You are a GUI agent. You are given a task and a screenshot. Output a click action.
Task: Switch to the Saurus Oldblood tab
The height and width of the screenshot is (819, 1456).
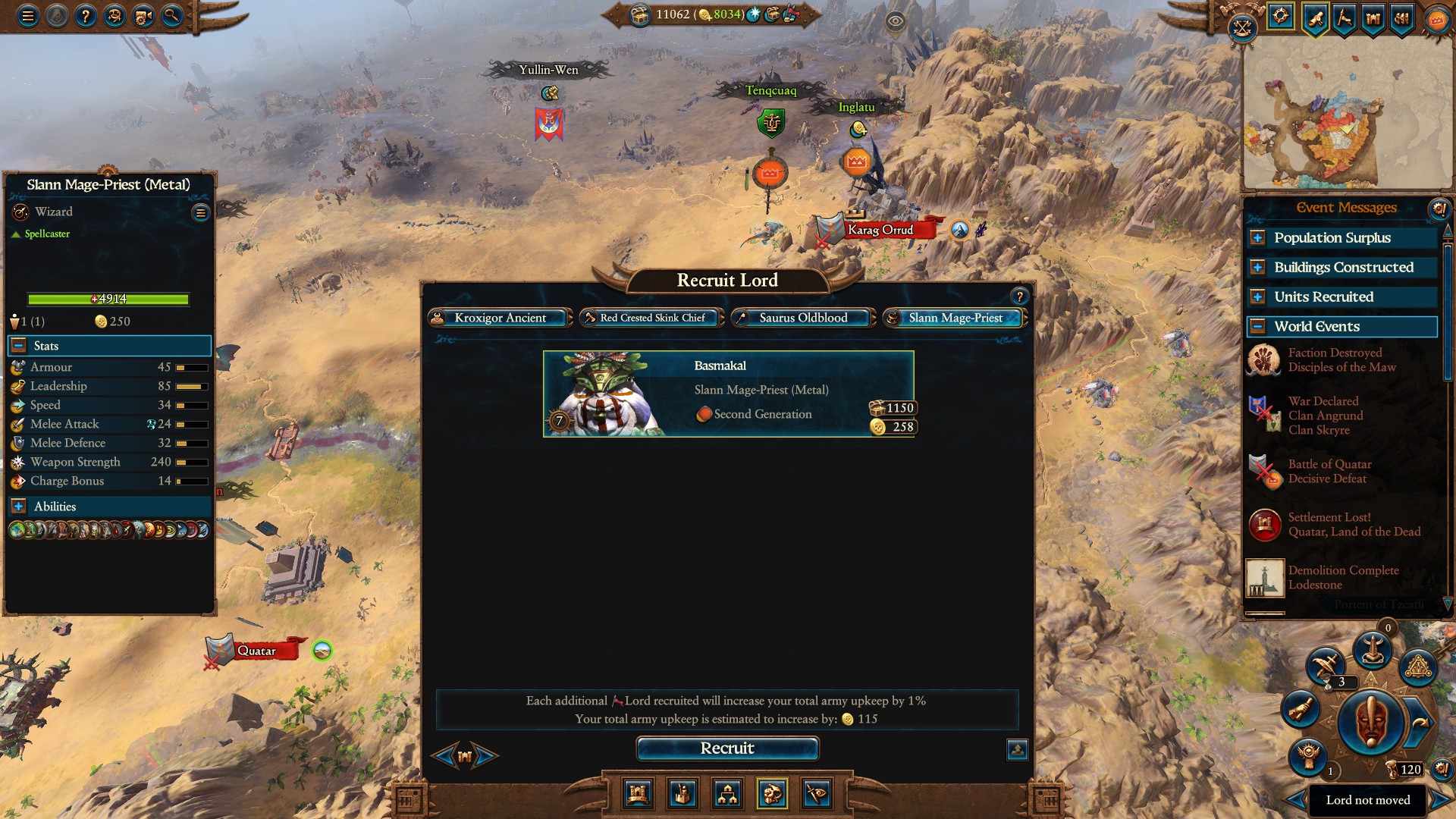coord(802,318)
